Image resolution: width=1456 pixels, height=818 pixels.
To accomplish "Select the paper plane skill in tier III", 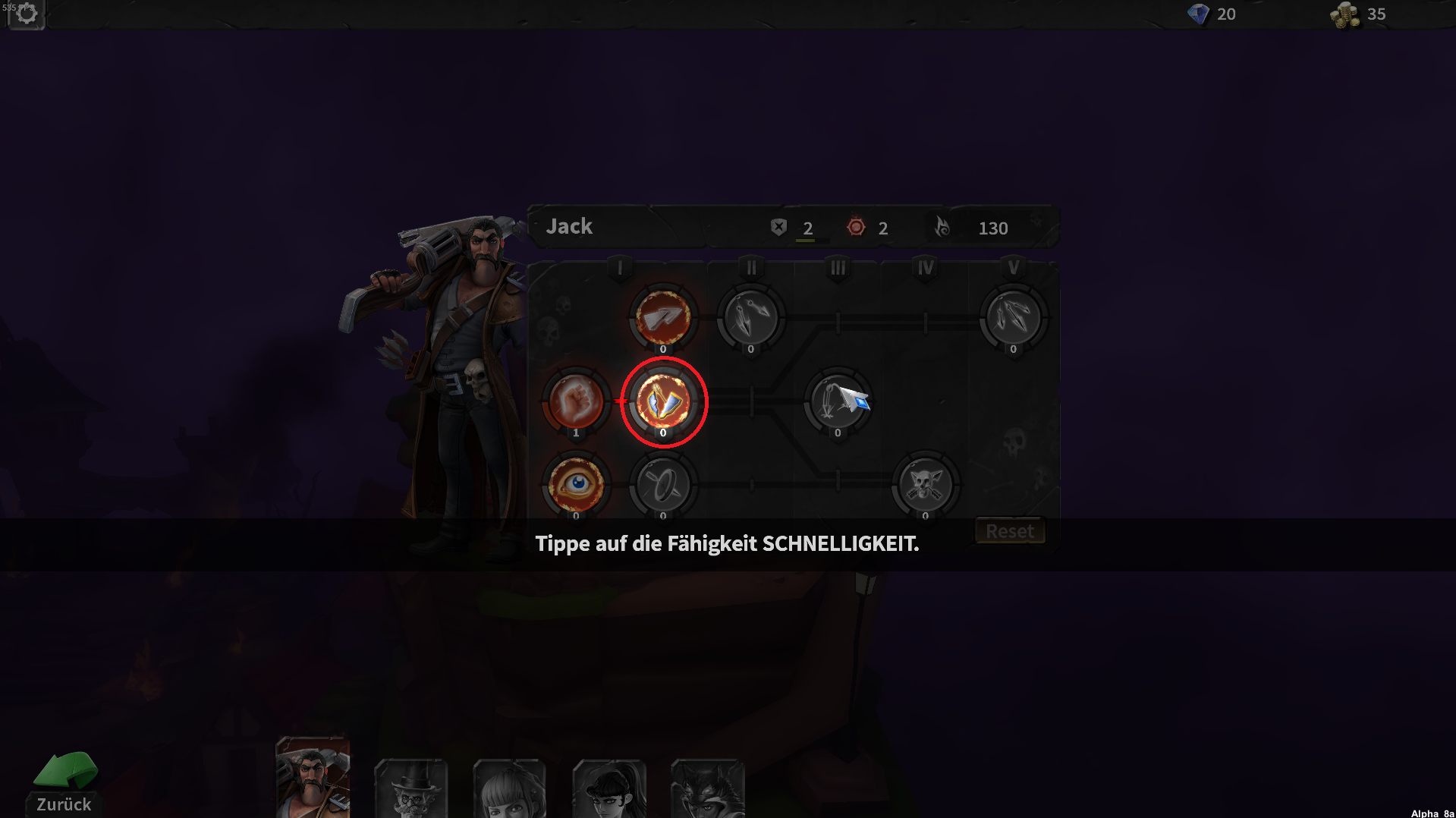I will (x=837, y=402).
